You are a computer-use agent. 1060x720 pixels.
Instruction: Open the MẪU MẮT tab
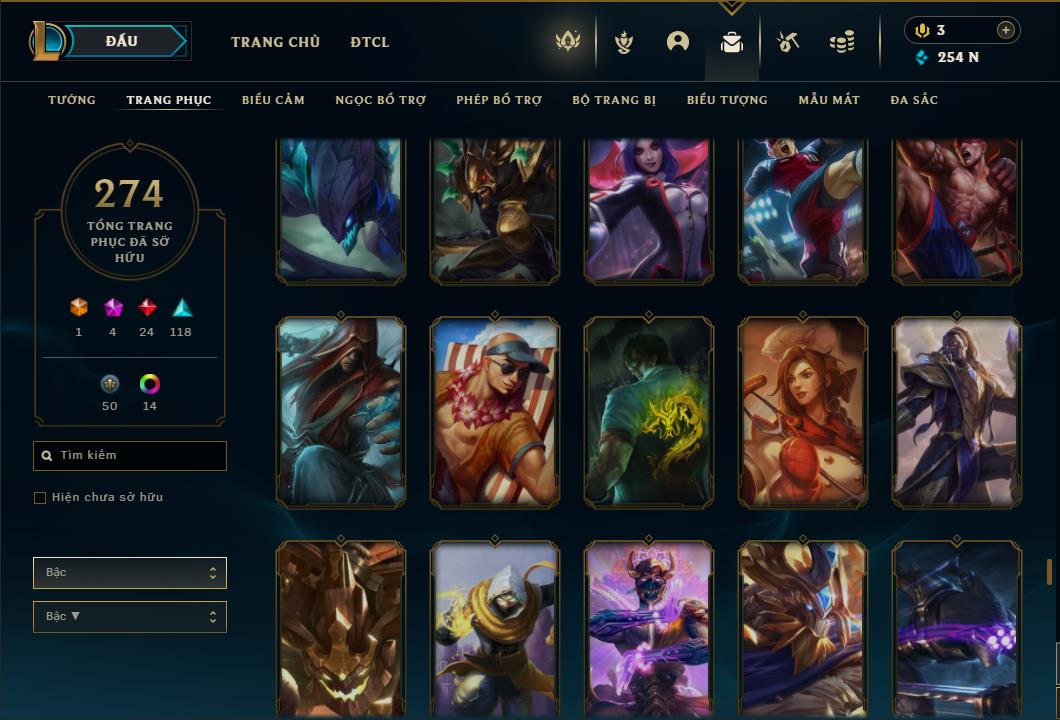829,100
